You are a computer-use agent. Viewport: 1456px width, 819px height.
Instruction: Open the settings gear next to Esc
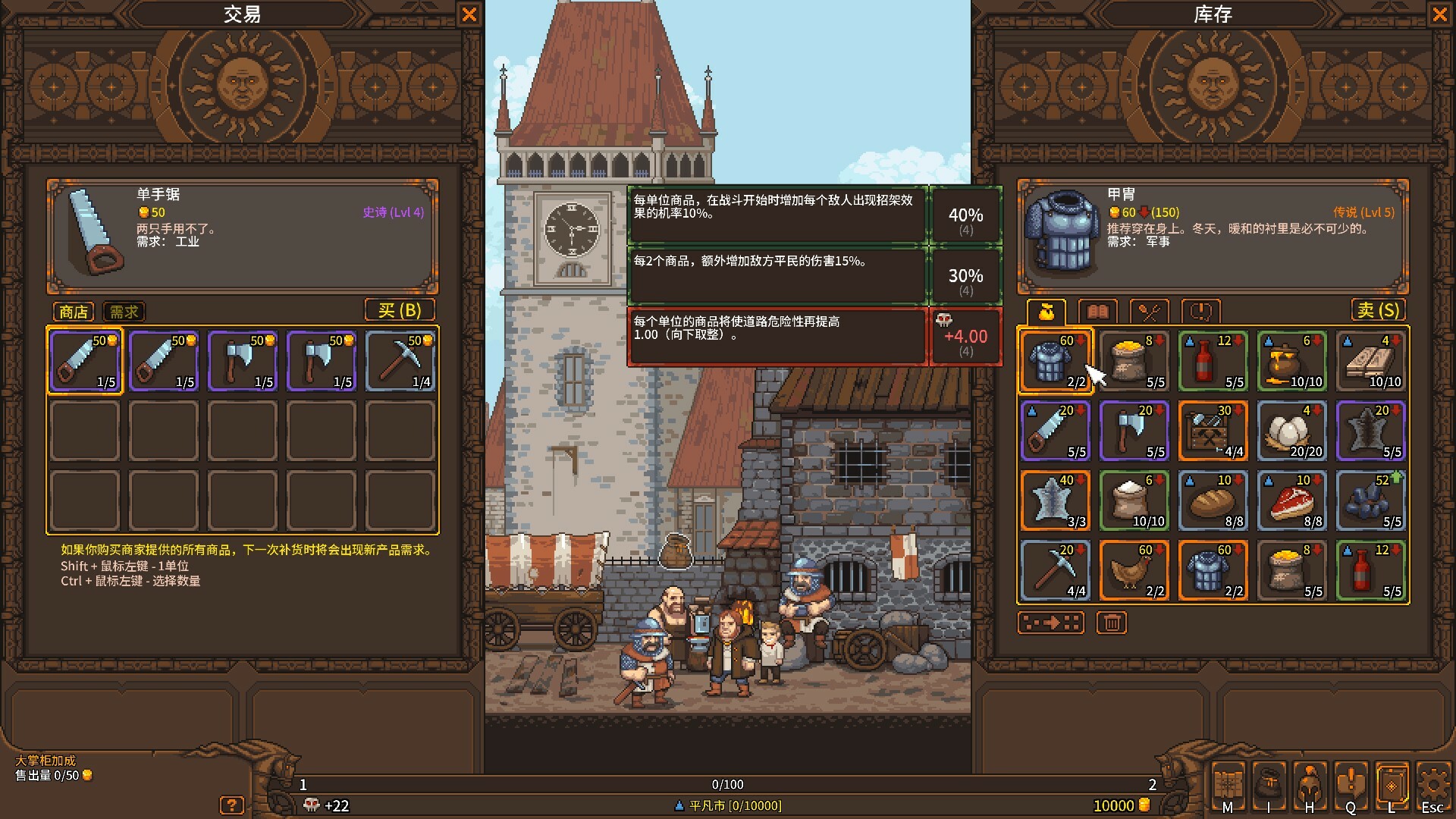click(x=1432, y=783)
